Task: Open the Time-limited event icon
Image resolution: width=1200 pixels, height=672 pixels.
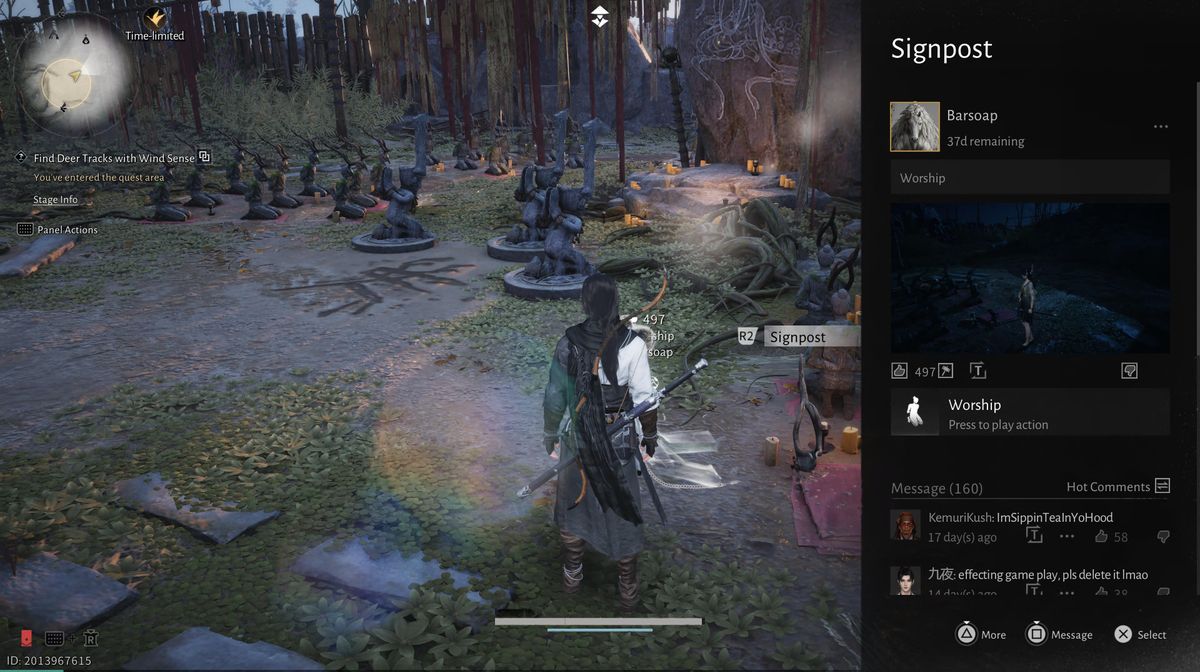Action: (x=154, y=20)
